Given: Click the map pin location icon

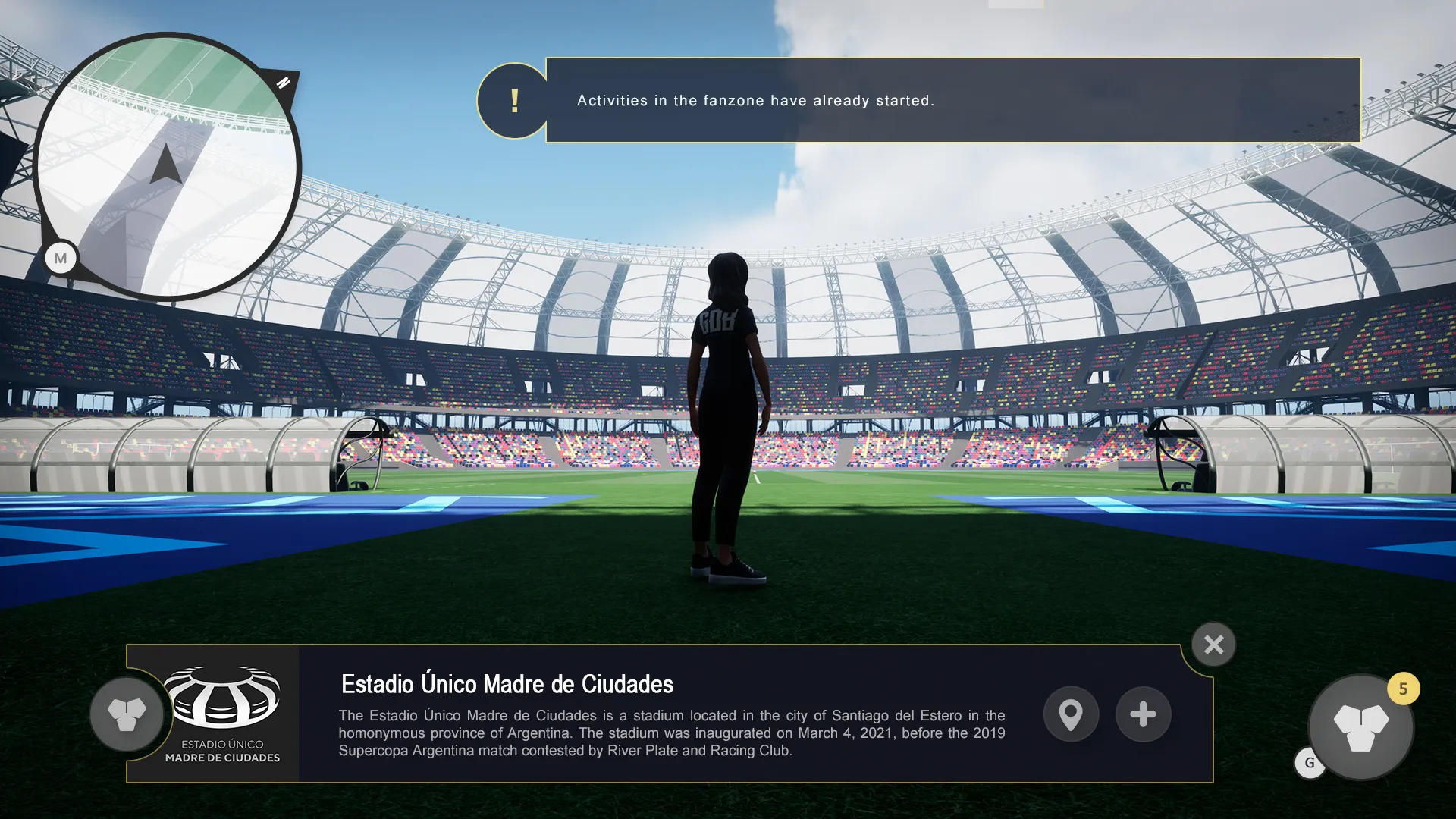Looking at the screenshot, I should (x=1071, y=714).
